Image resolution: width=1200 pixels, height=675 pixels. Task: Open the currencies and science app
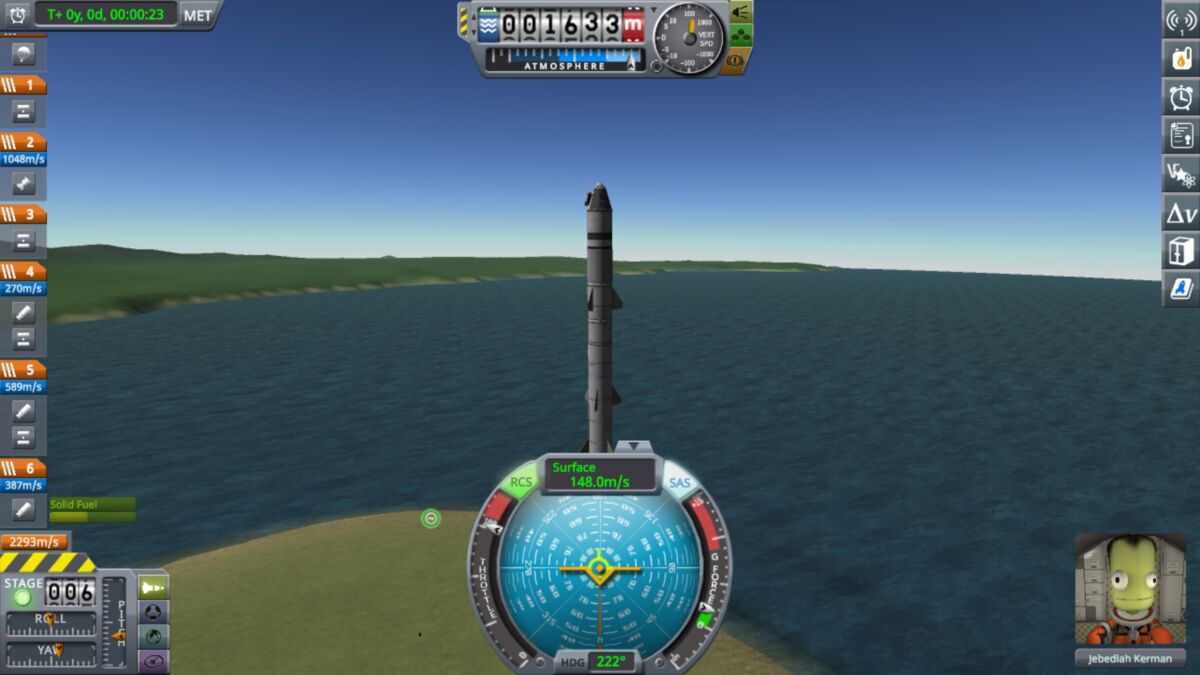click(x=1181, y=174)
